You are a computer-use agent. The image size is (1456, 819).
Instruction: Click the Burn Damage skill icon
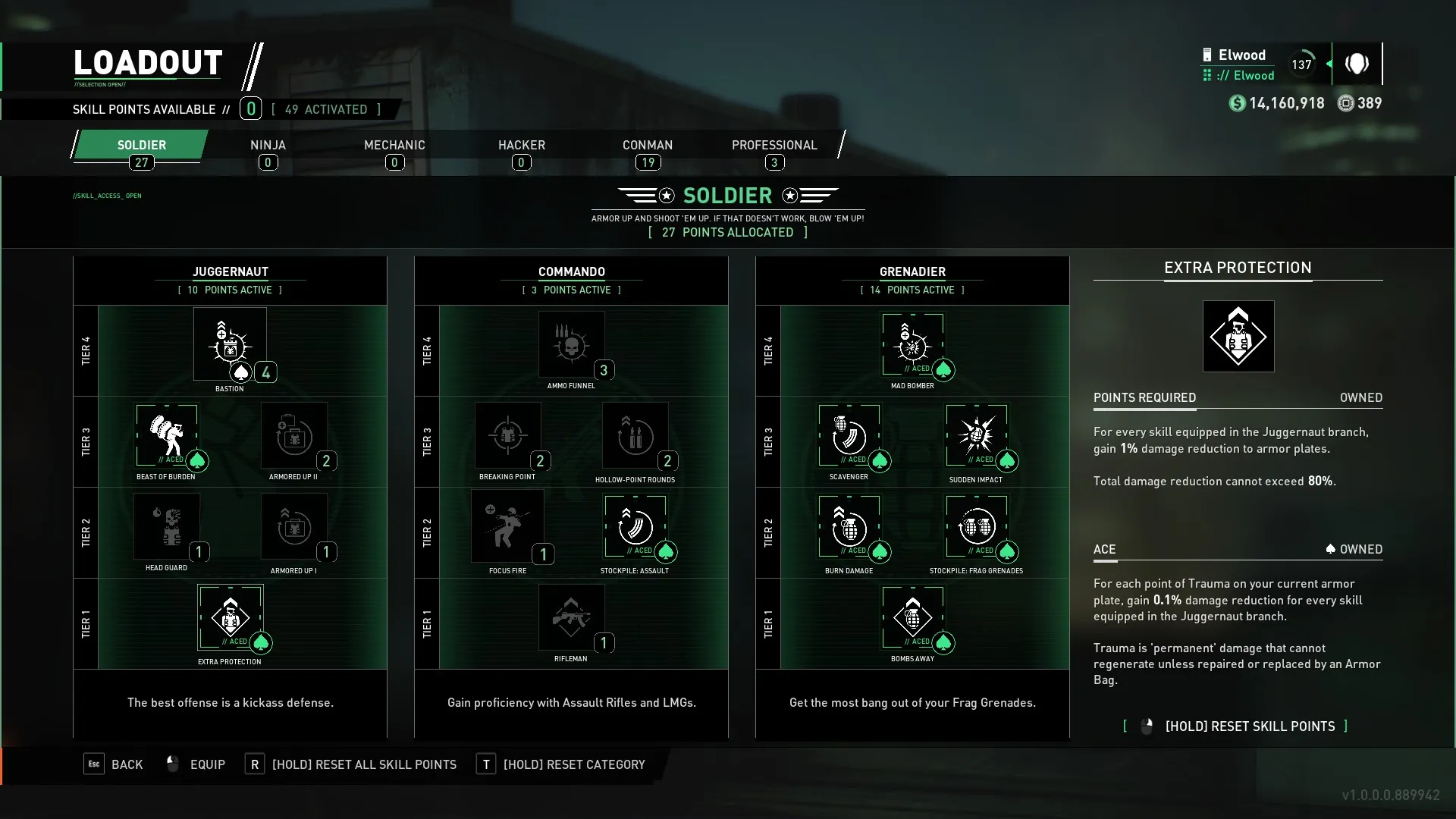pos(849,526)
